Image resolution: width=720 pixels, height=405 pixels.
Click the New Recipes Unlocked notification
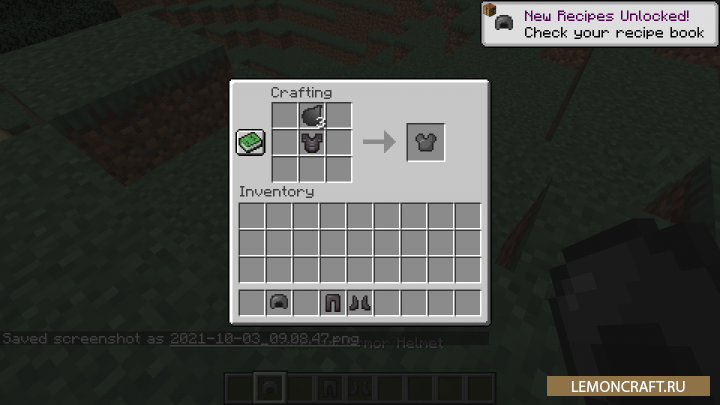(x=597, y=24)
